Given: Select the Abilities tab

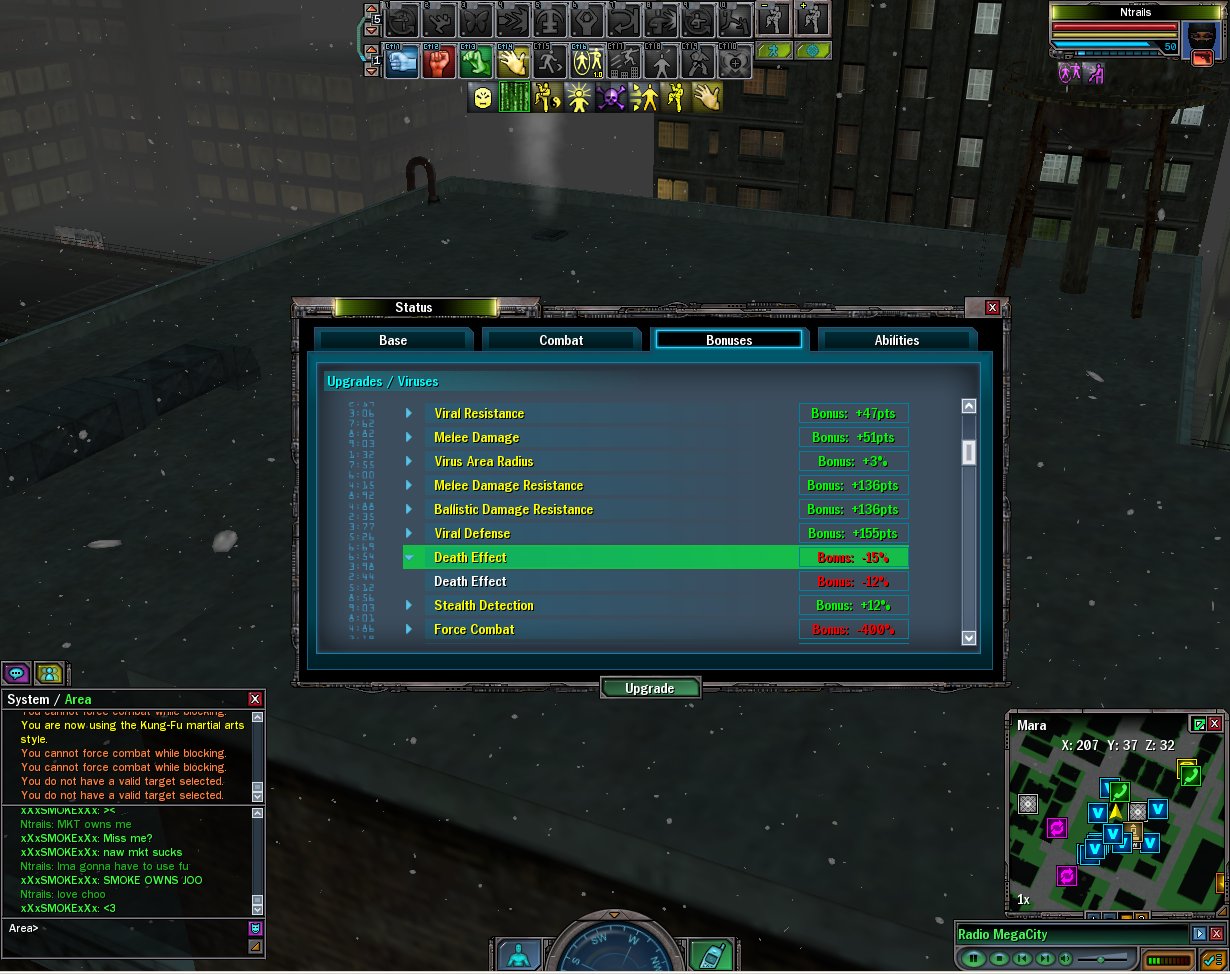Looking at the screenshot, I should [x=896, y=340].
